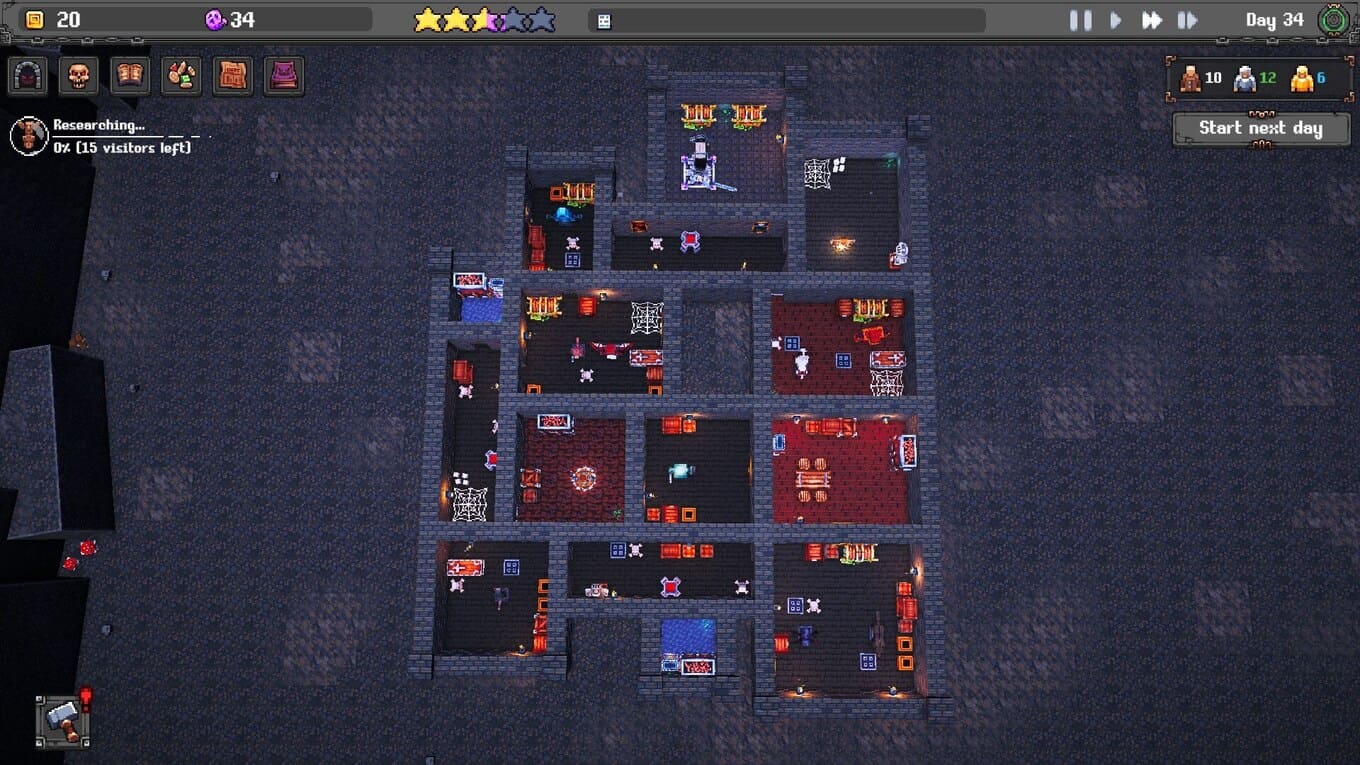Set game speed to normal play
The height and width of the screenshot is (765, 1360).
1116,20
